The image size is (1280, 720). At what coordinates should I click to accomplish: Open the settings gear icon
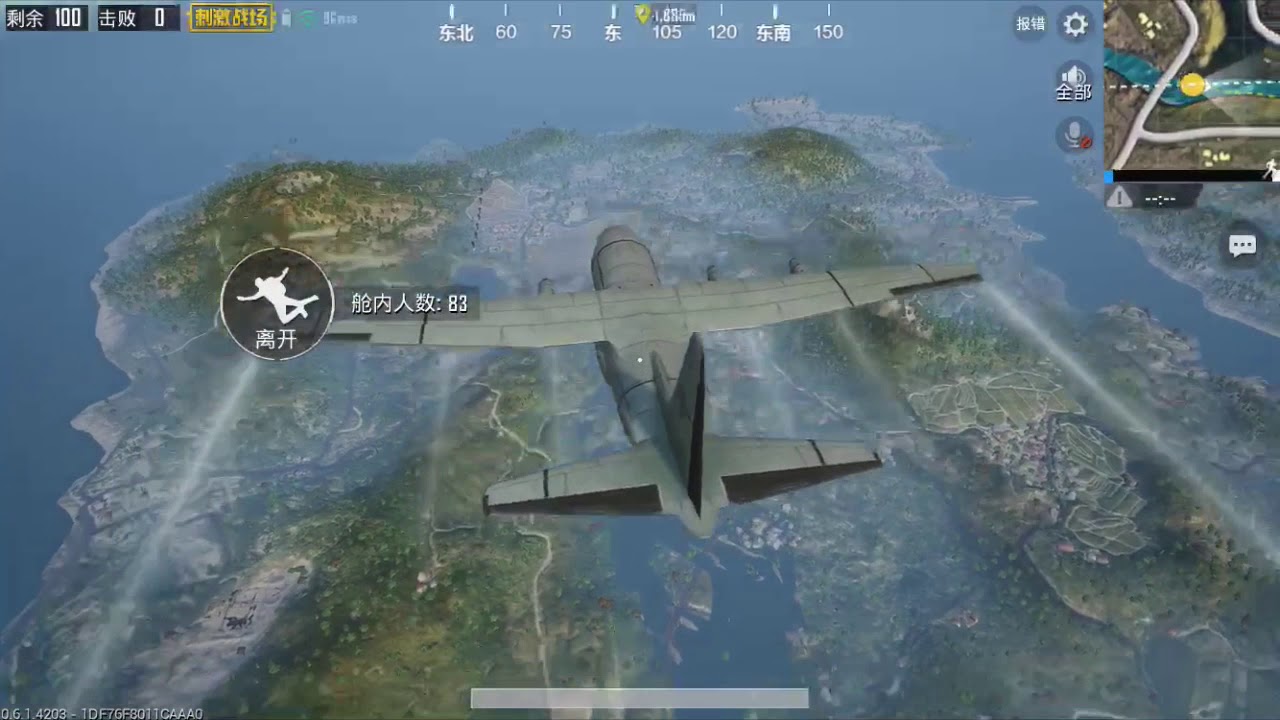1074,25
